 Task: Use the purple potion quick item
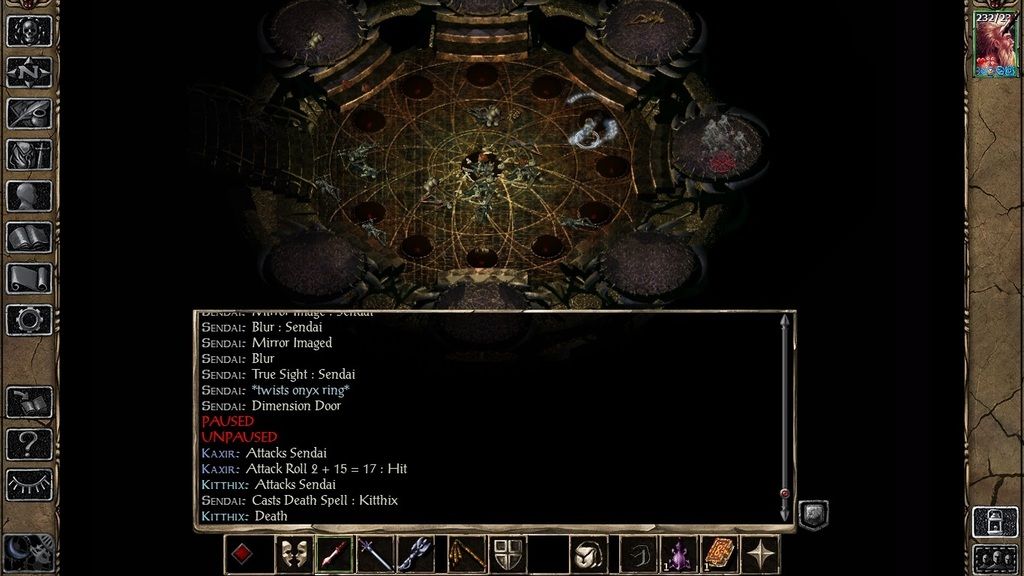point(679,554)
